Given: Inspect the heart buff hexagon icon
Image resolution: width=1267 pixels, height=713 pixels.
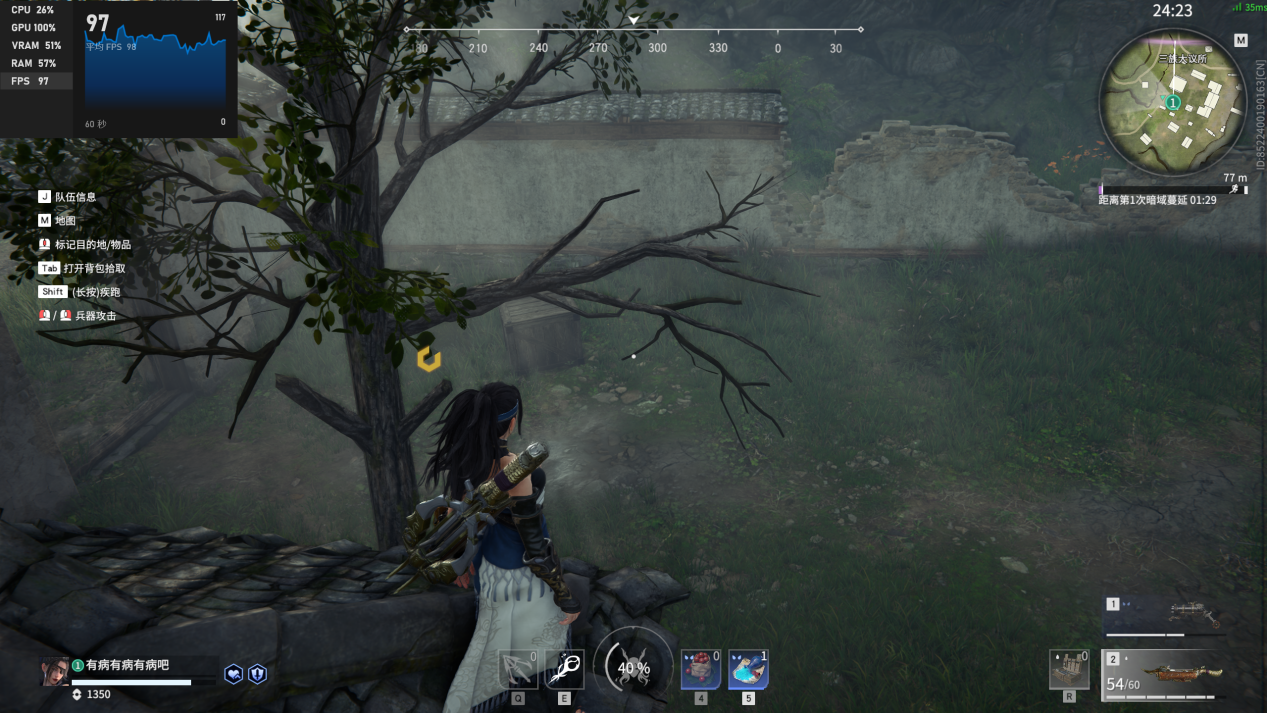Looking at the screenshot, I should click(x=233, y=674).
